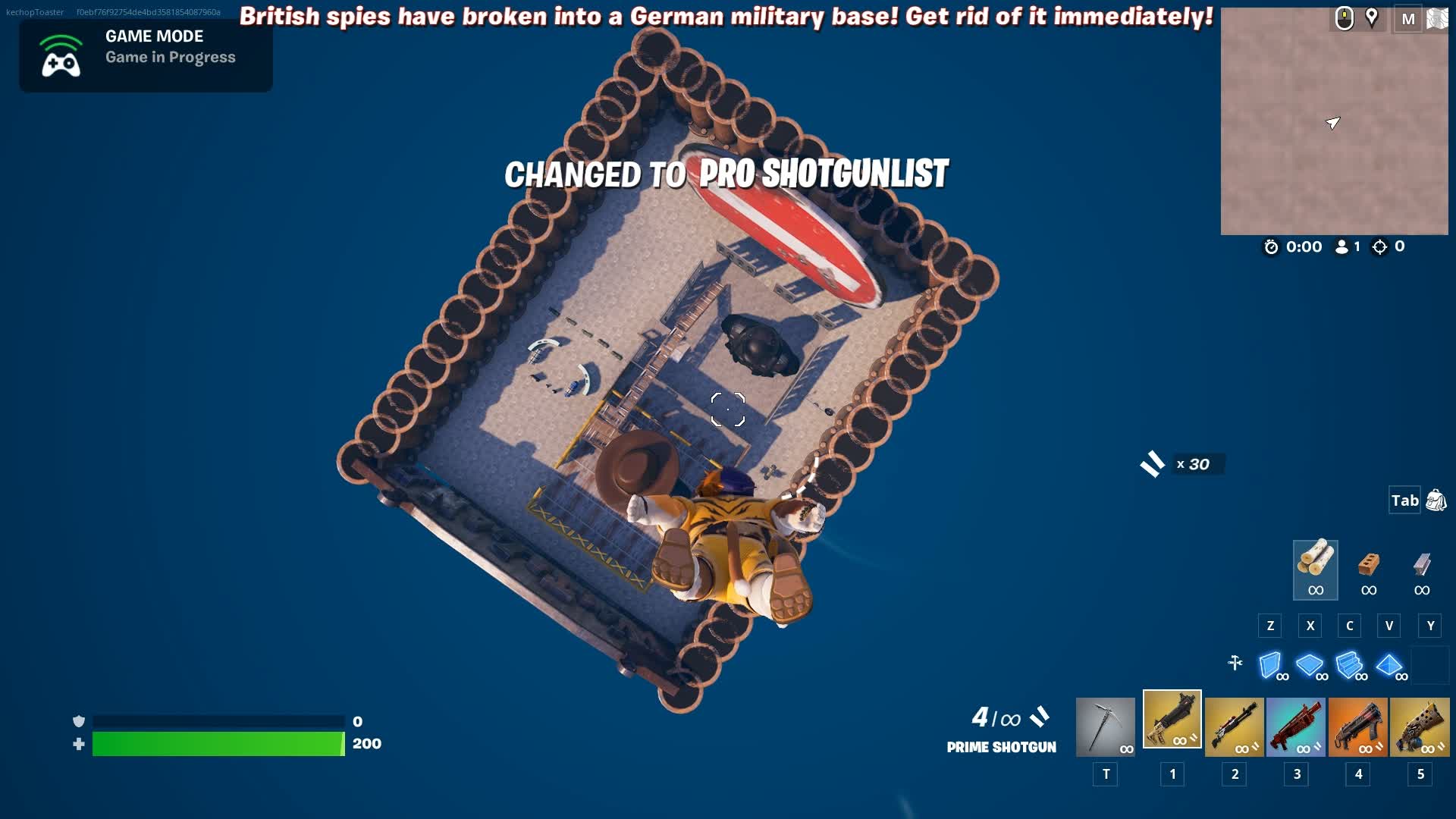1456x819 pixels.
Task: Click the place marker pin icon on minimap
Action: tap(1371, 19)
